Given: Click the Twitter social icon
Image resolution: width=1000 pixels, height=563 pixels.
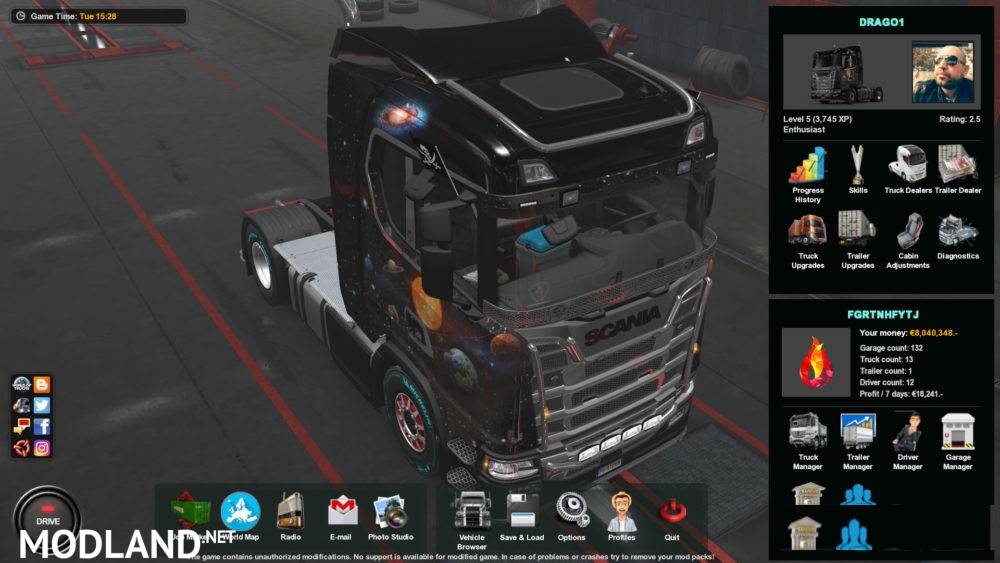Looking at the screenshot, I should (42, 405).
